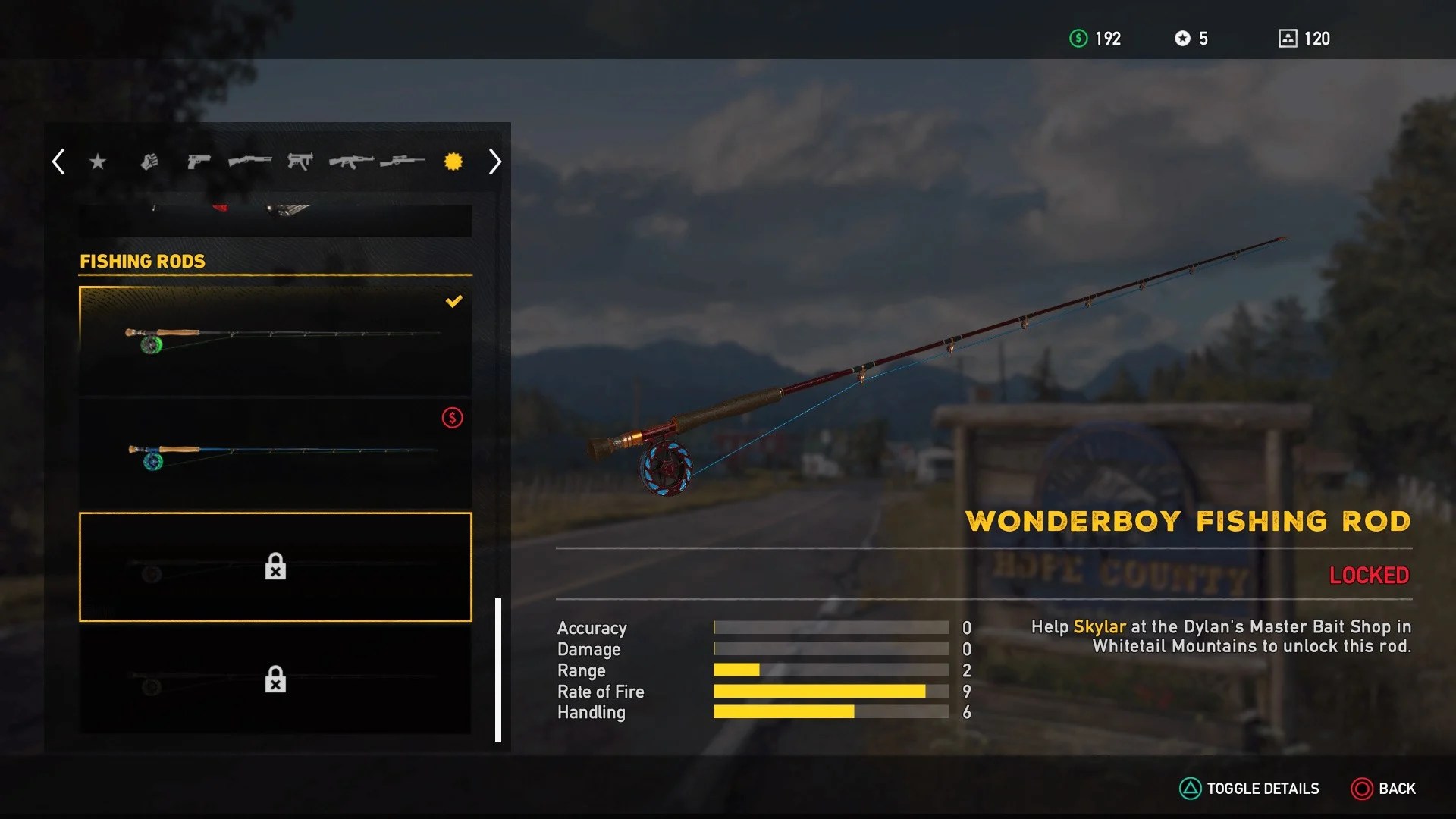Select the pistol weapon category
The height and width of the screenshot is (819, 1456).
(199, 161)
